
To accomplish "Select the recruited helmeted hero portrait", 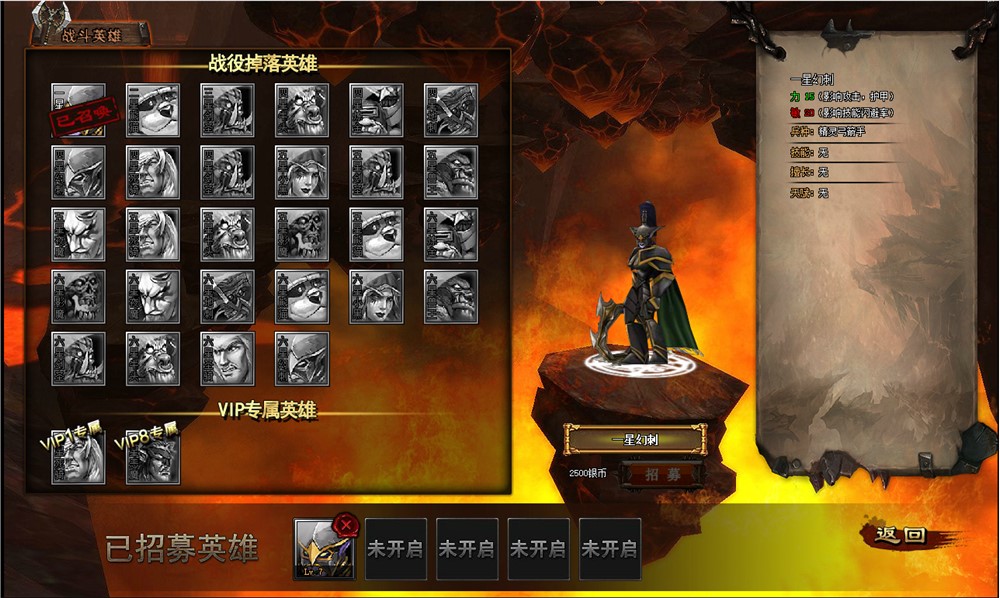I will pyautogui.click(x=322, y=550).
